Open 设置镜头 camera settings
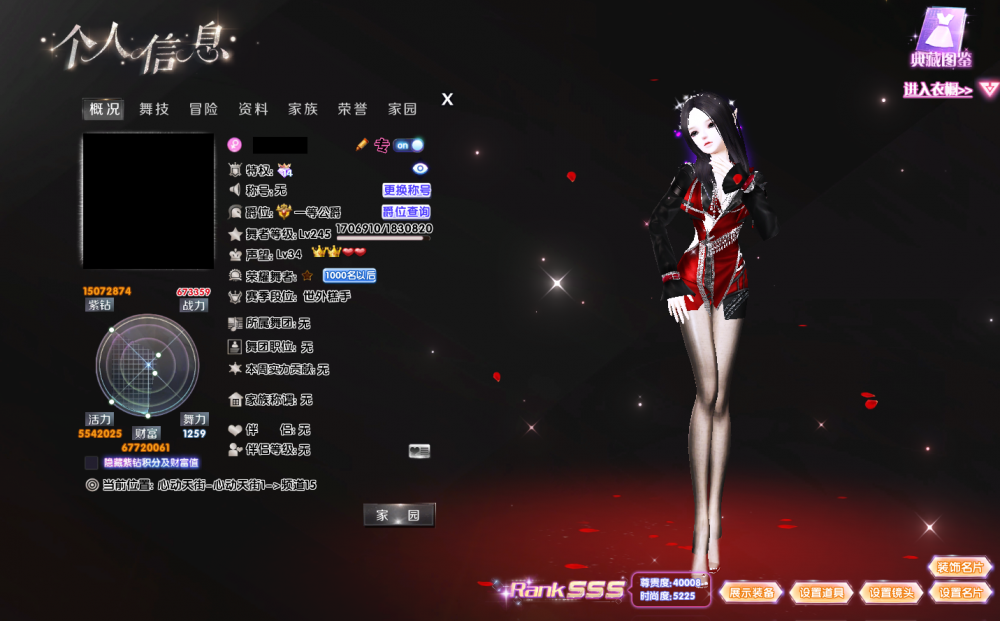This screenshot has width=1000, height=621. click(891, 592)
